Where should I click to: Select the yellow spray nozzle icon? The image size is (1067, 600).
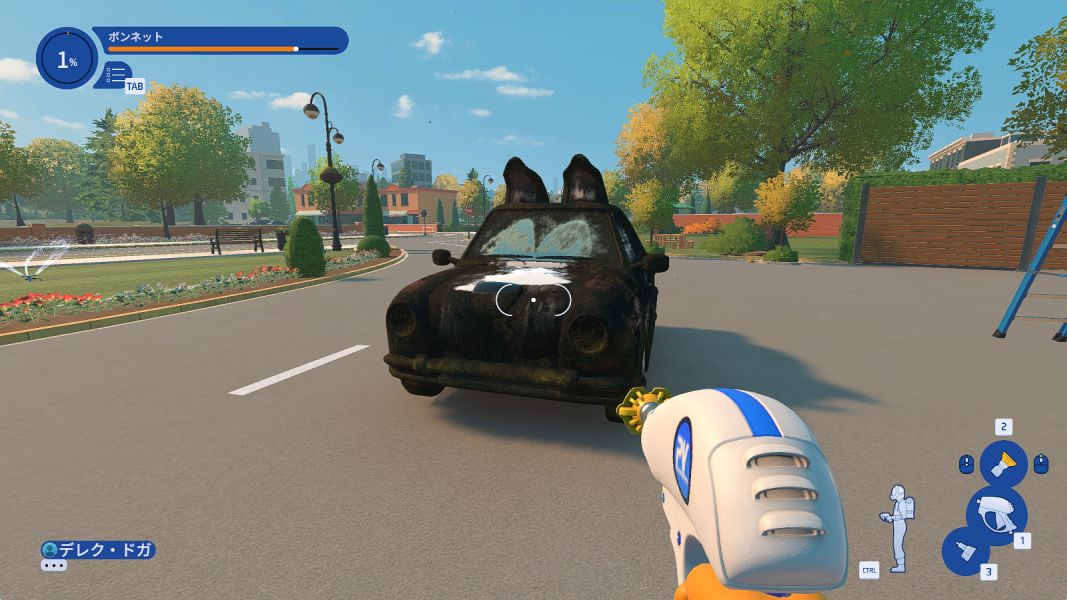tap(1003, 464)
